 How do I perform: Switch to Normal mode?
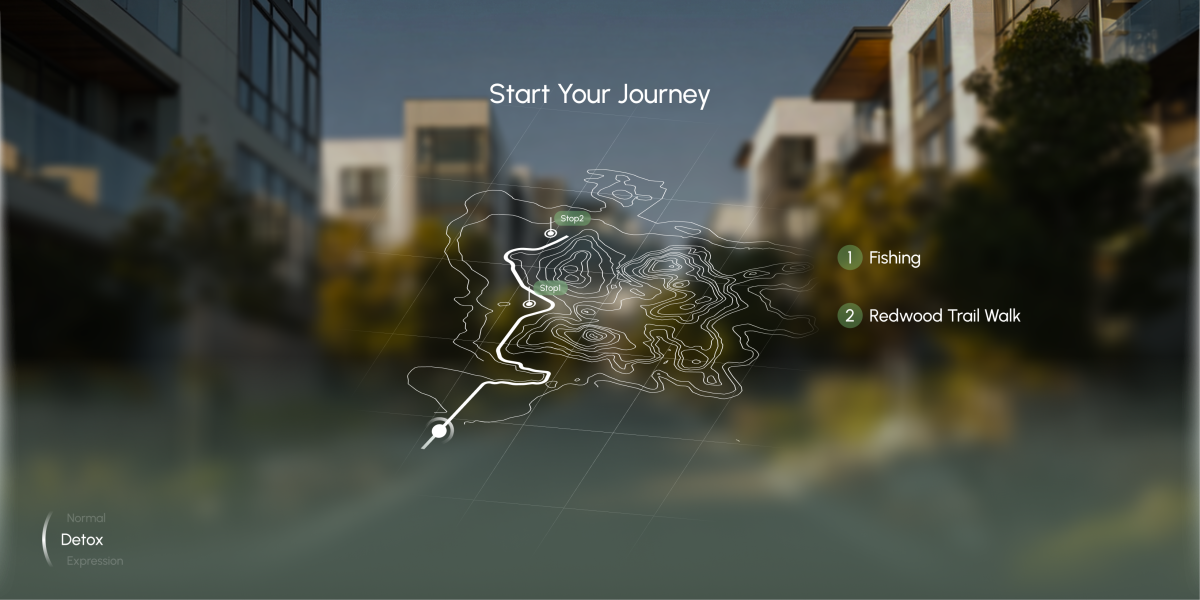85,518
